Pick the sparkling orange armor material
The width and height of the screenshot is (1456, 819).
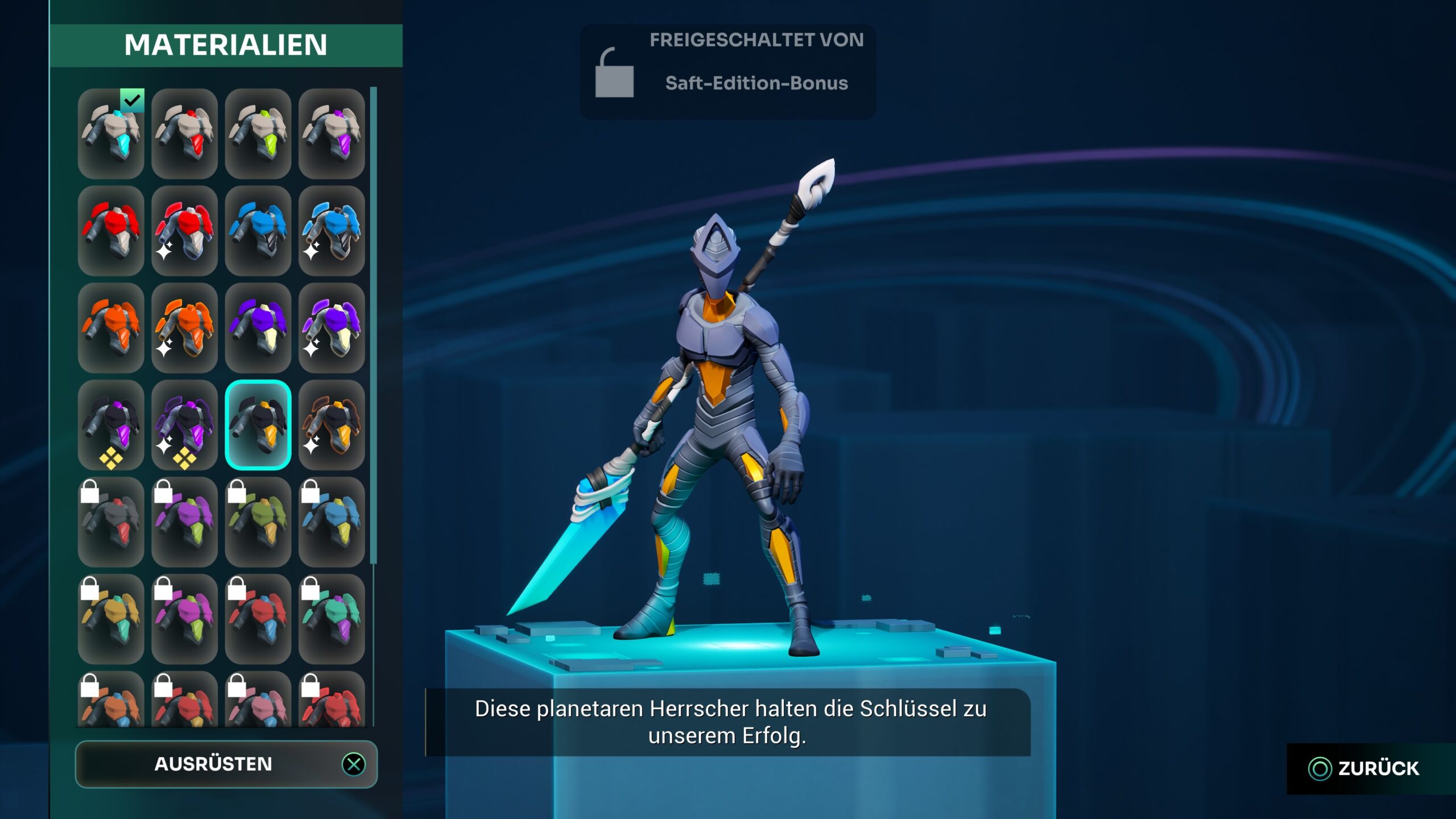click(184, 328)
